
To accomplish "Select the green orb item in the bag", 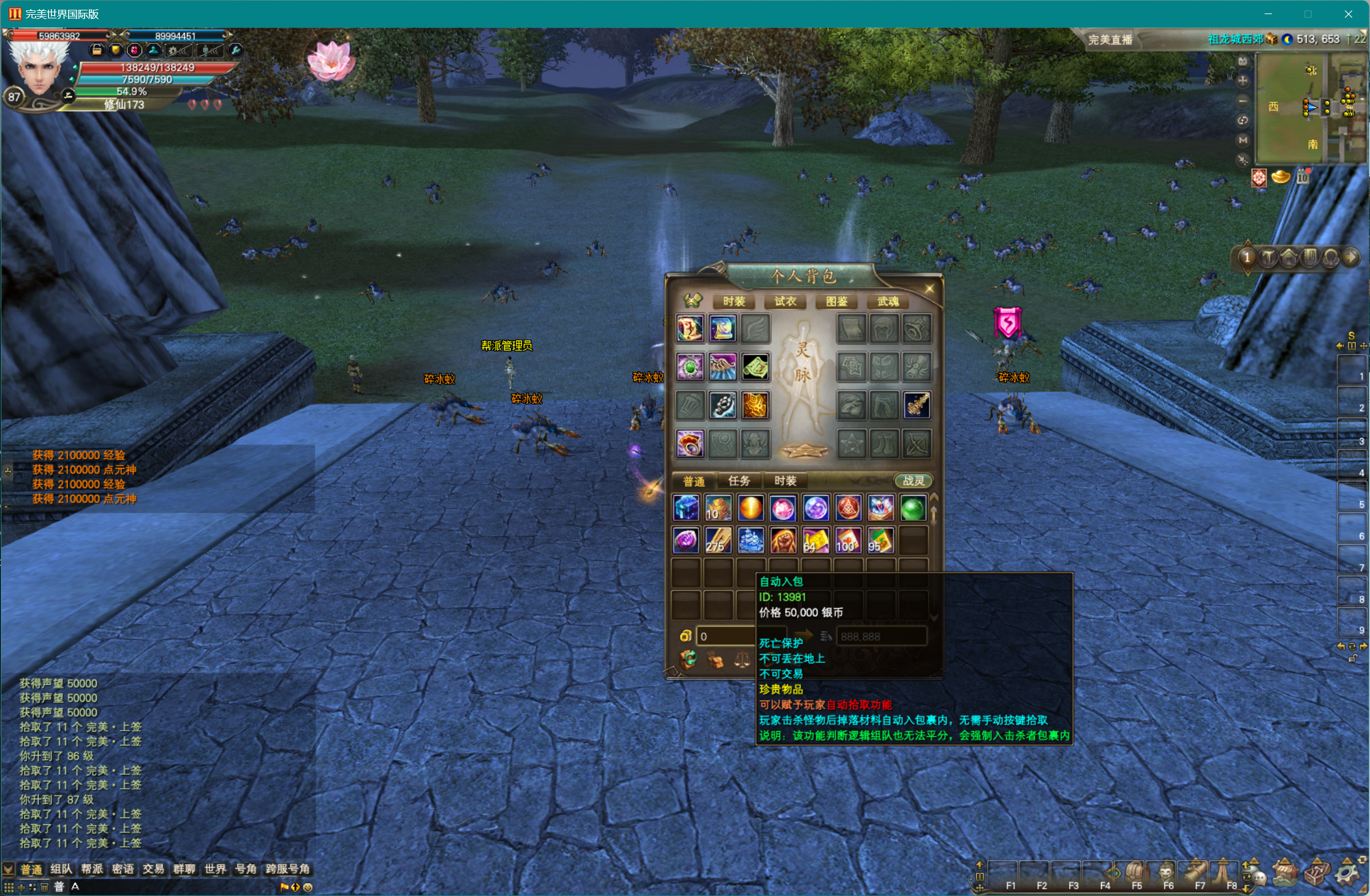I will tap(913, 508).
